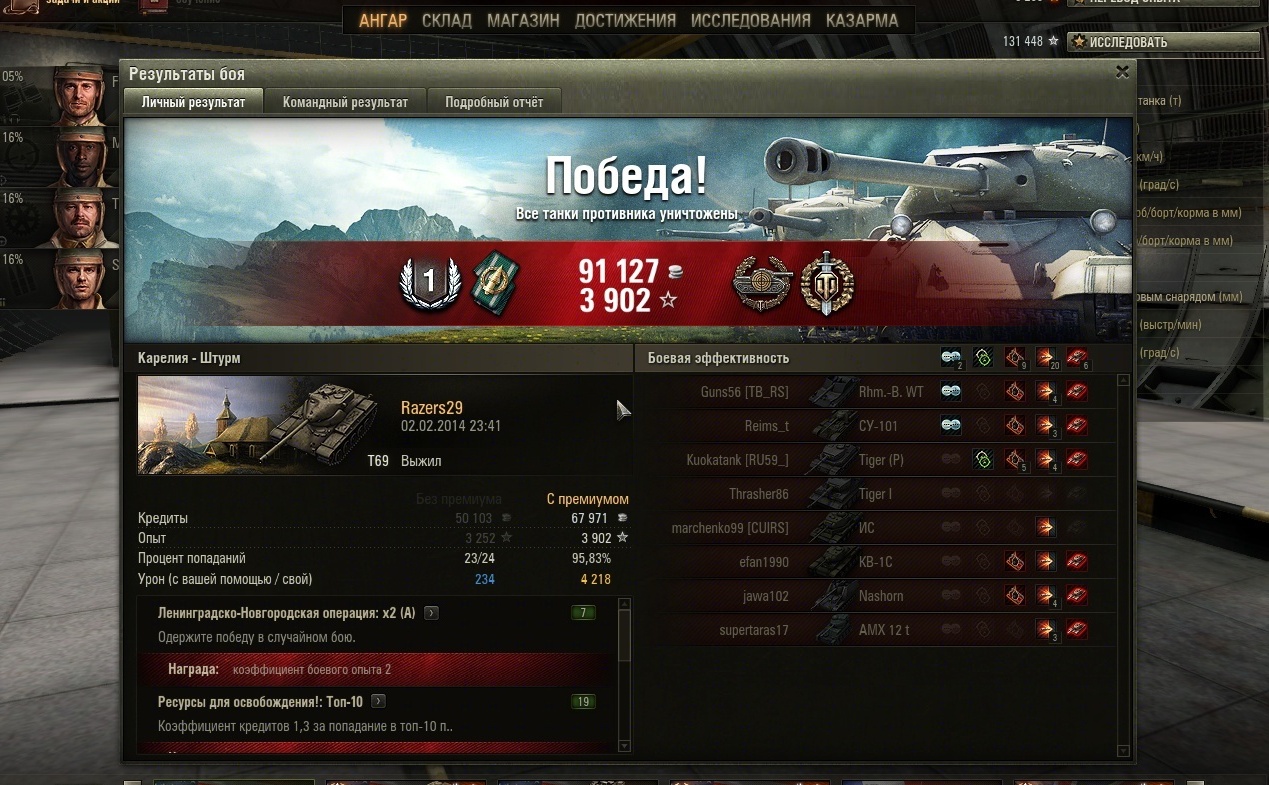Expand the Ленинградско-Новгородская операция mission details

coord(432,613)
